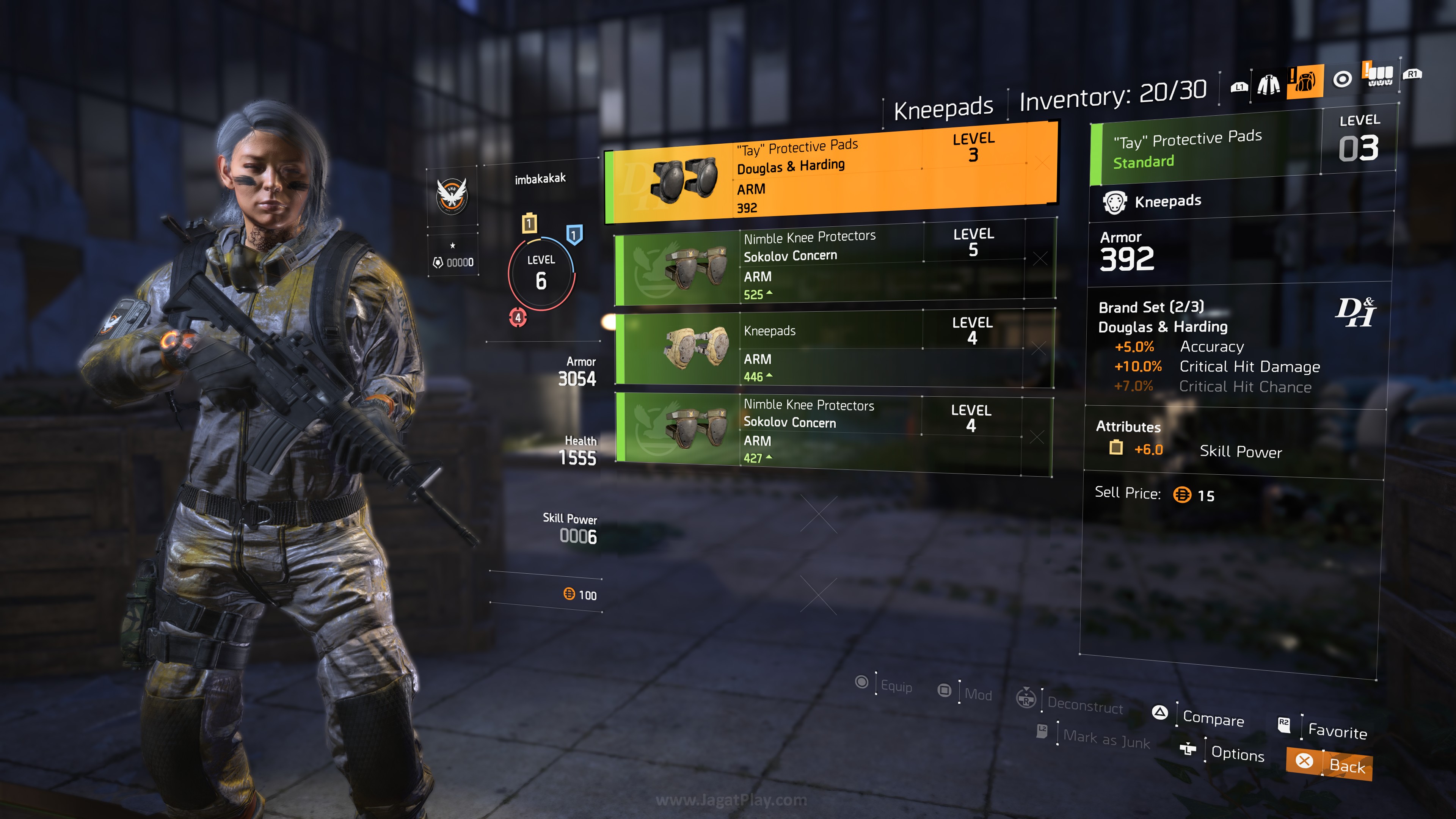Select the plain tan Kneepads item
The image size is (1456, 819).
pyautogui.click(x=834, y=349)
